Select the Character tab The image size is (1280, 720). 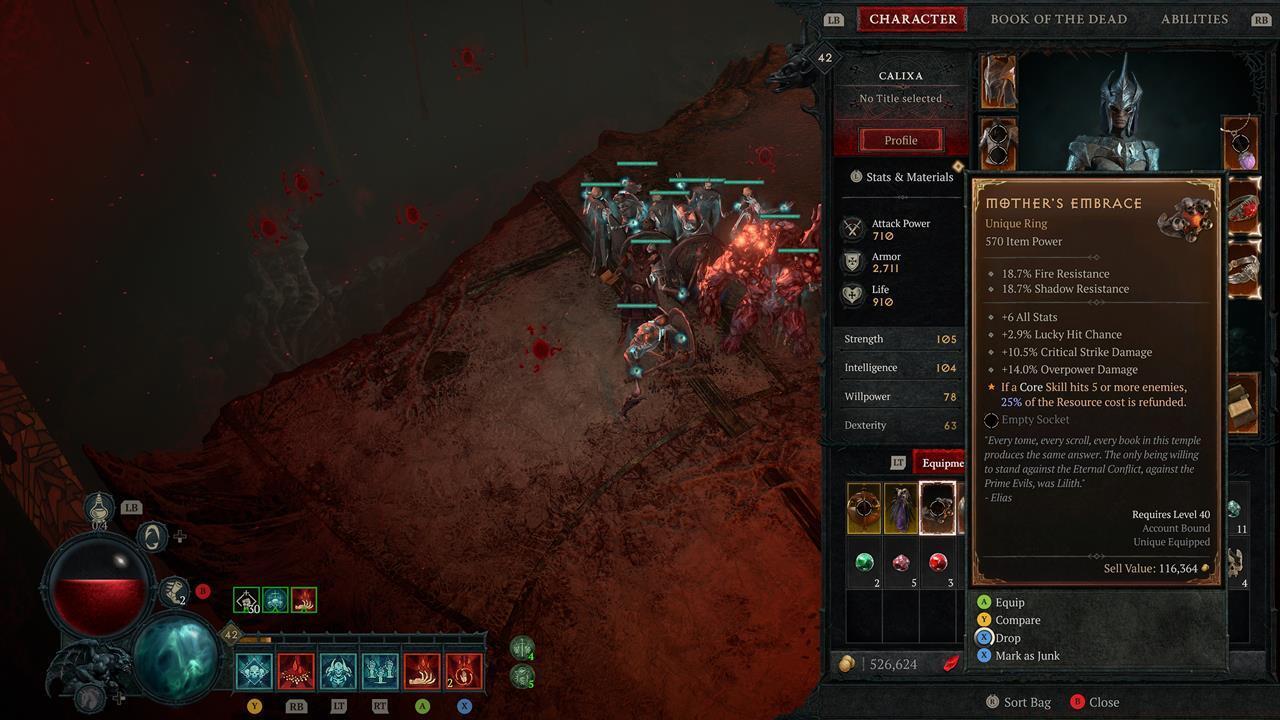click(x=912, y=19)
